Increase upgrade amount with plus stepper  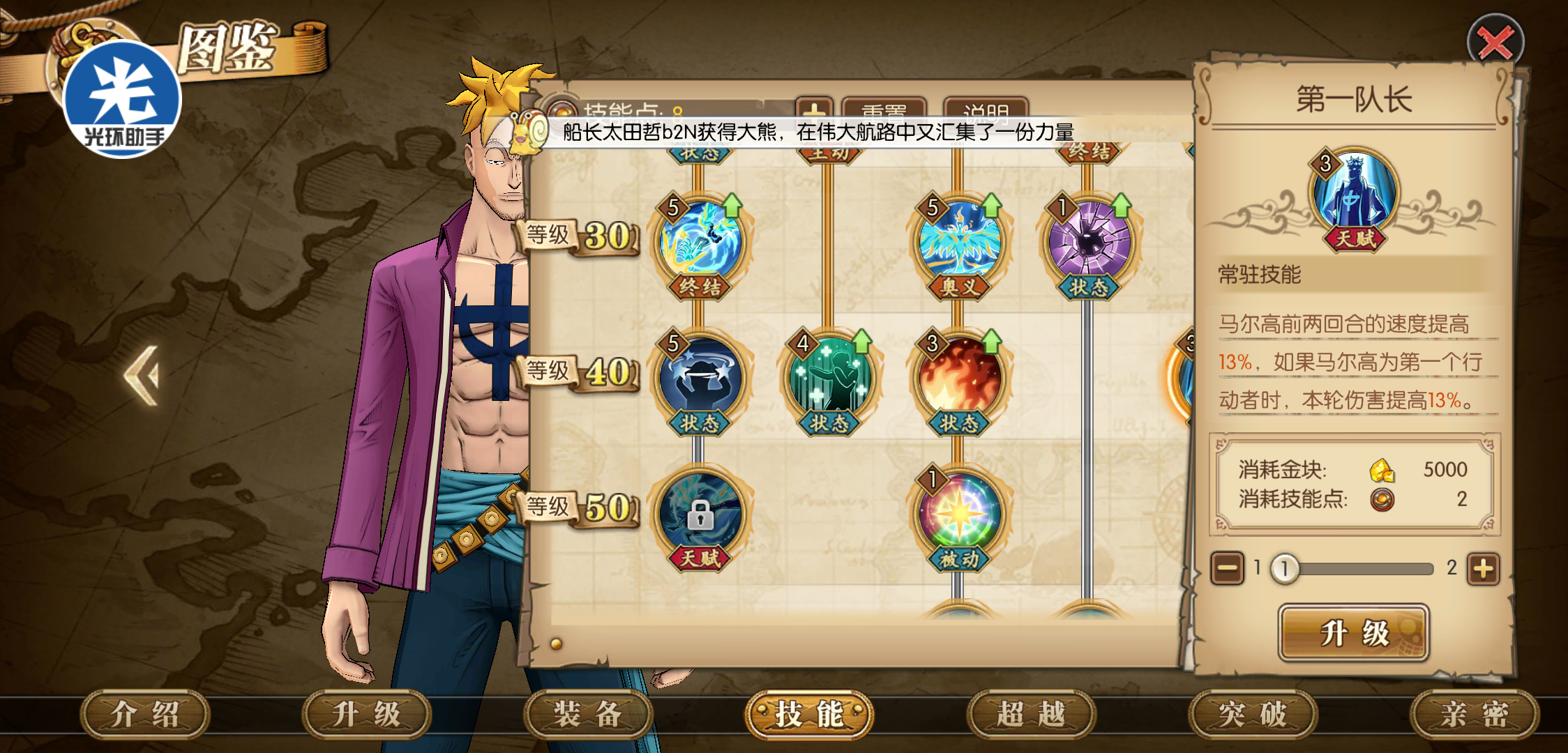(1483, 569)
